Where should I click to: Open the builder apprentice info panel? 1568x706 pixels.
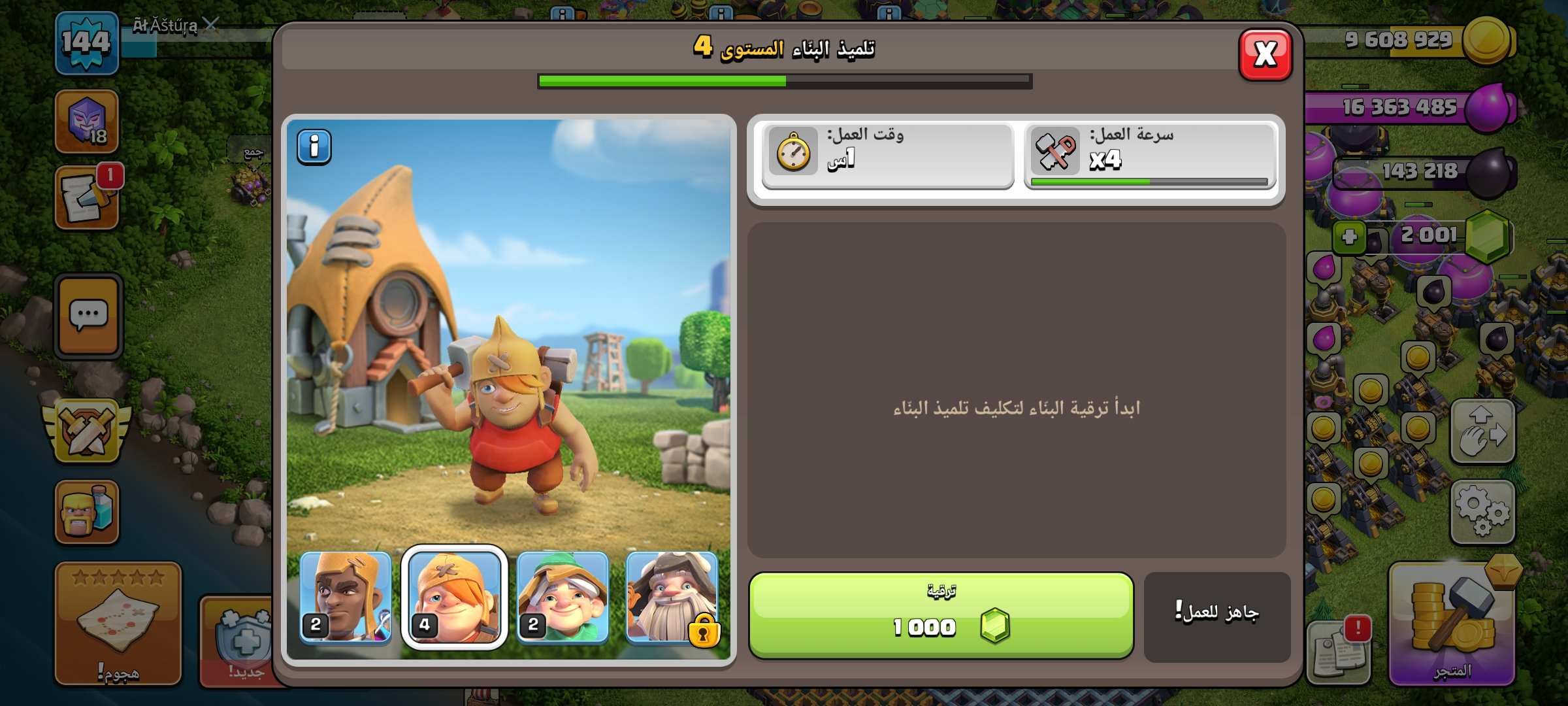[x=314, y=148]
